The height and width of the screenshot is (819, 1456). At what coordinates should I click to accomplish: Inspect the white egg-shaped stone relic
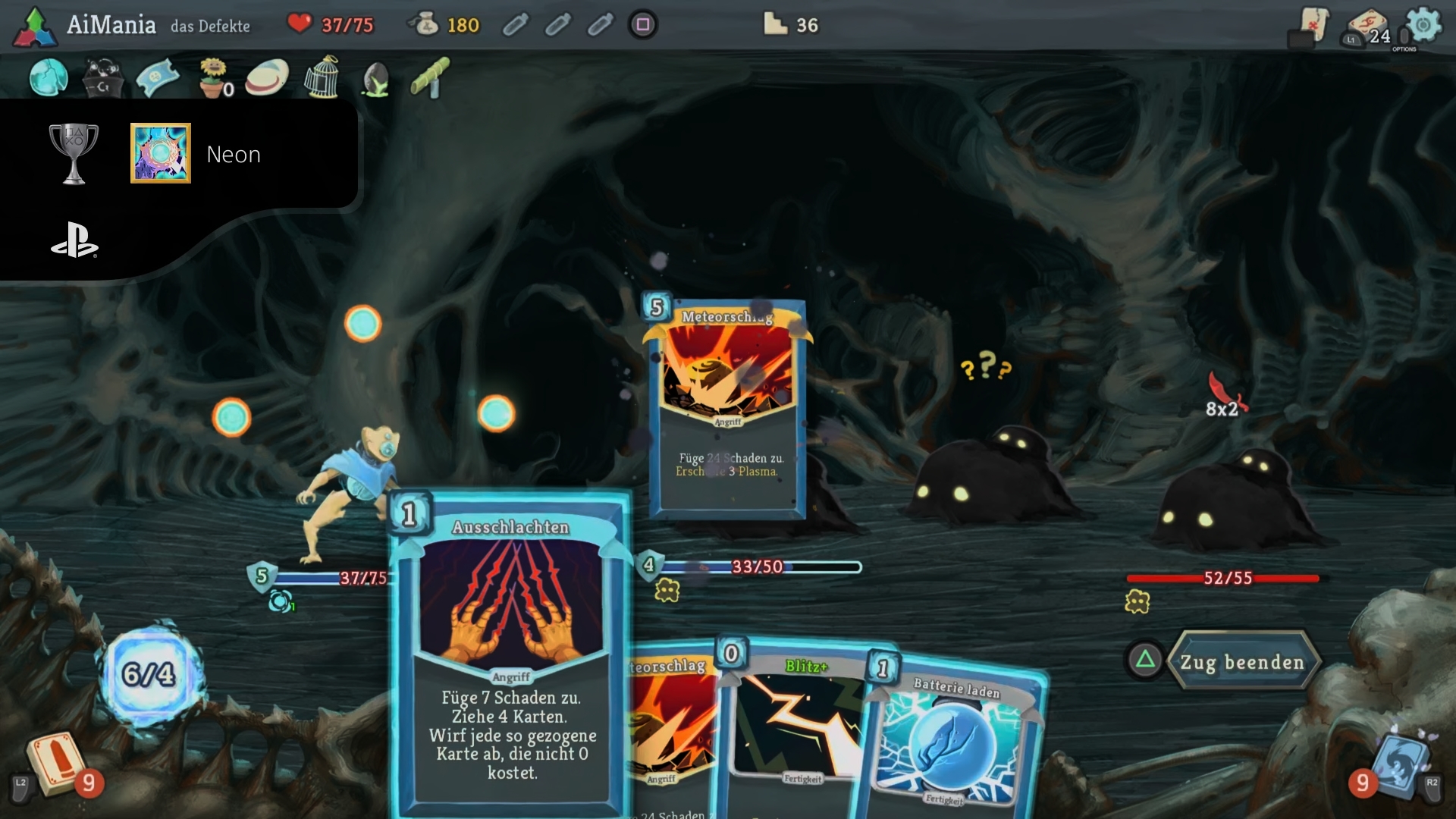(267, 77)
